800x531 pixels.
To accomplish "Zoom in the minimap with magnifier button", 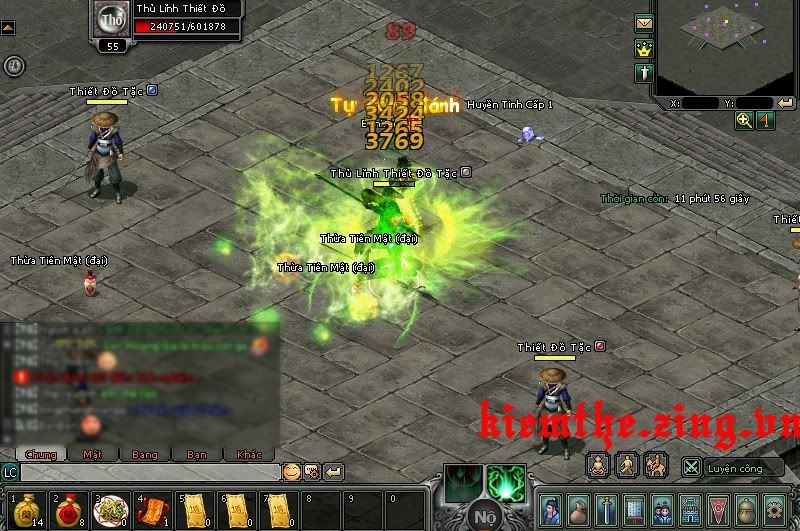I will [x=744, y=120].
